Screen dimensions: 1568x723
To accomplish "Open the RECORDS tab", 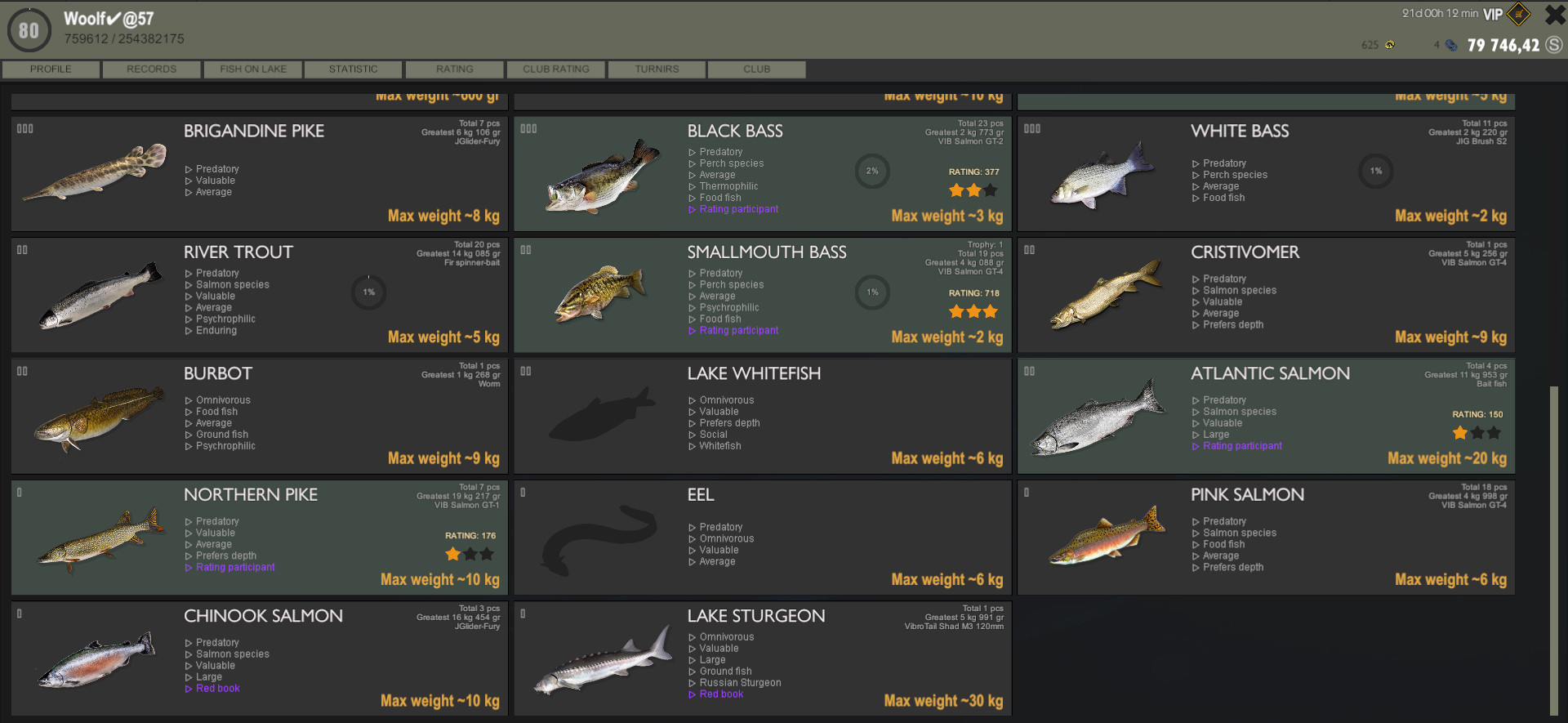I will click(151, 69).
